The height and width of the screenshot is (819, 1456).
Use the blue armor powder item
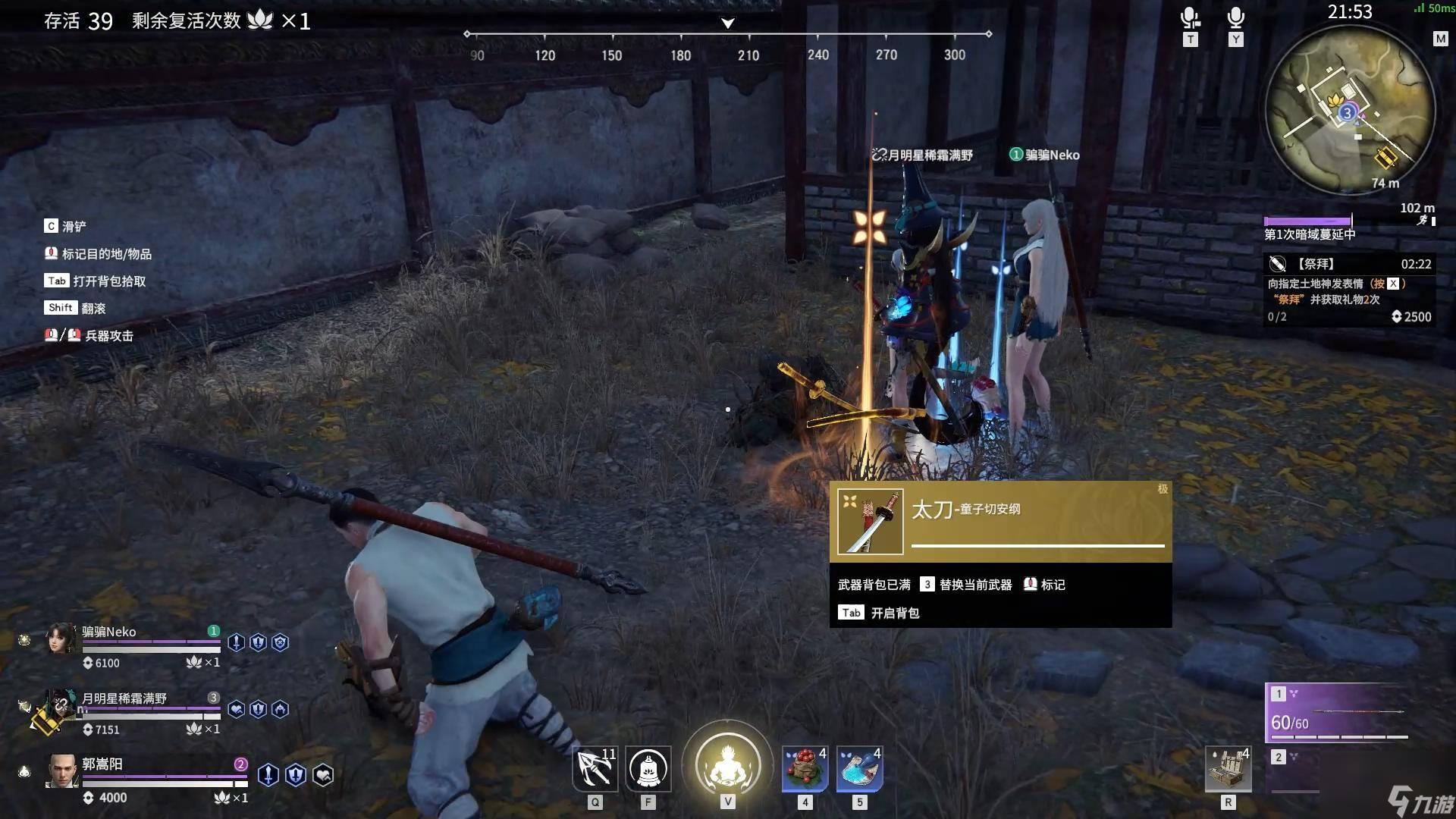[x=859, y=769]
